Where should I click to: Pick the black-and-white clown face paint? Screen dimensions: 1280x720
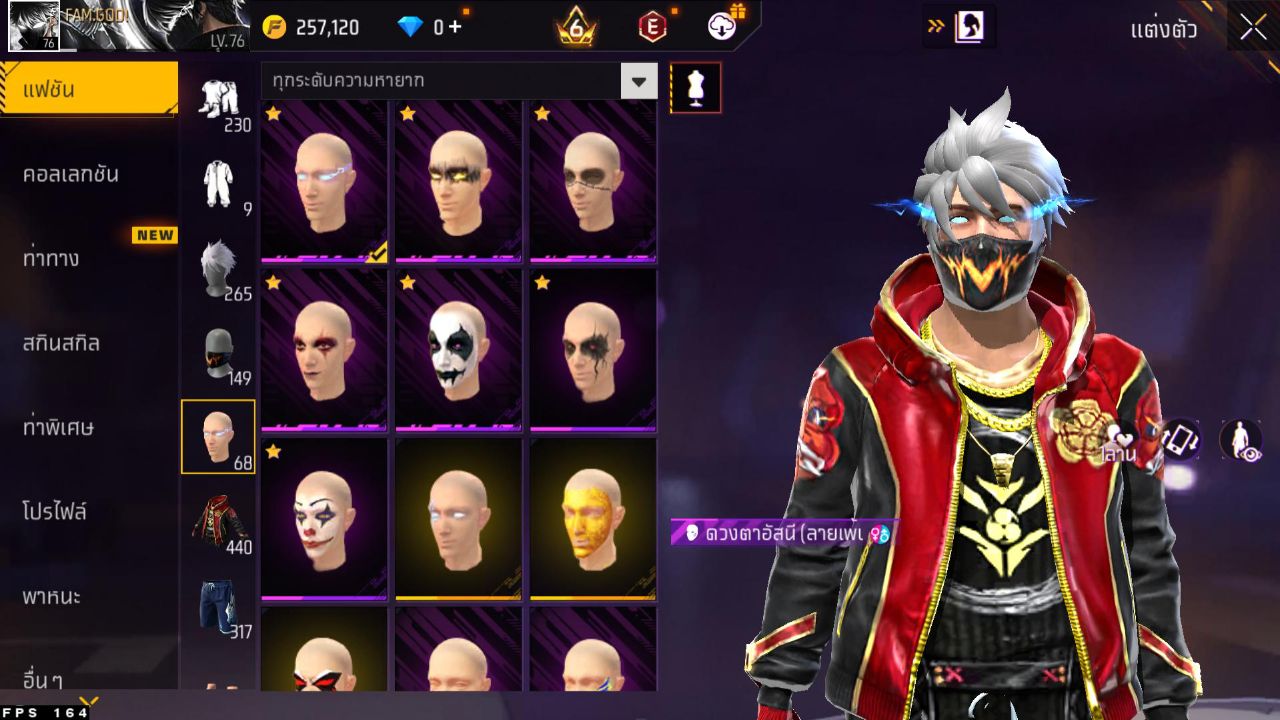(x=458, y=349)
